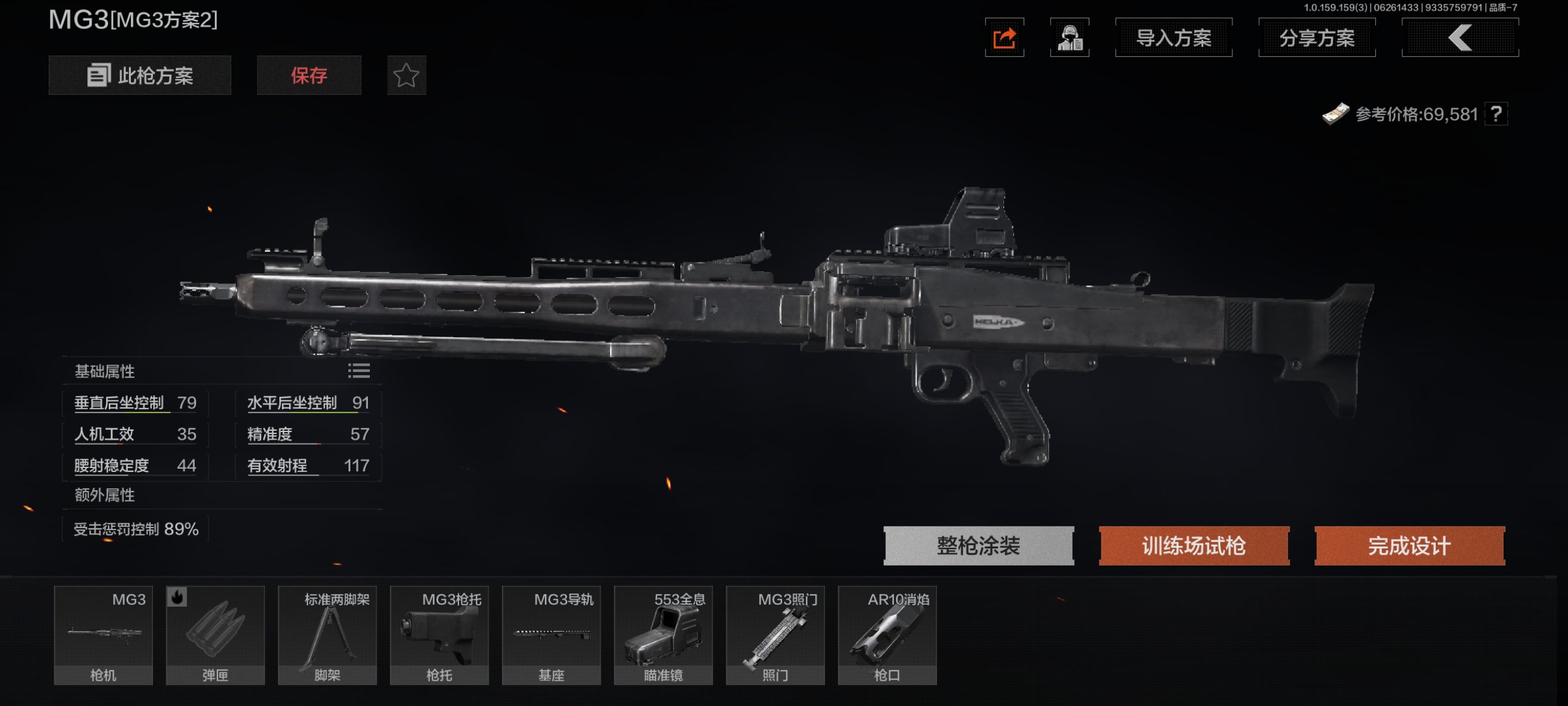Open the MG3枪托 stock slot
Screen dimensions: 1568x706
(439, 635)
